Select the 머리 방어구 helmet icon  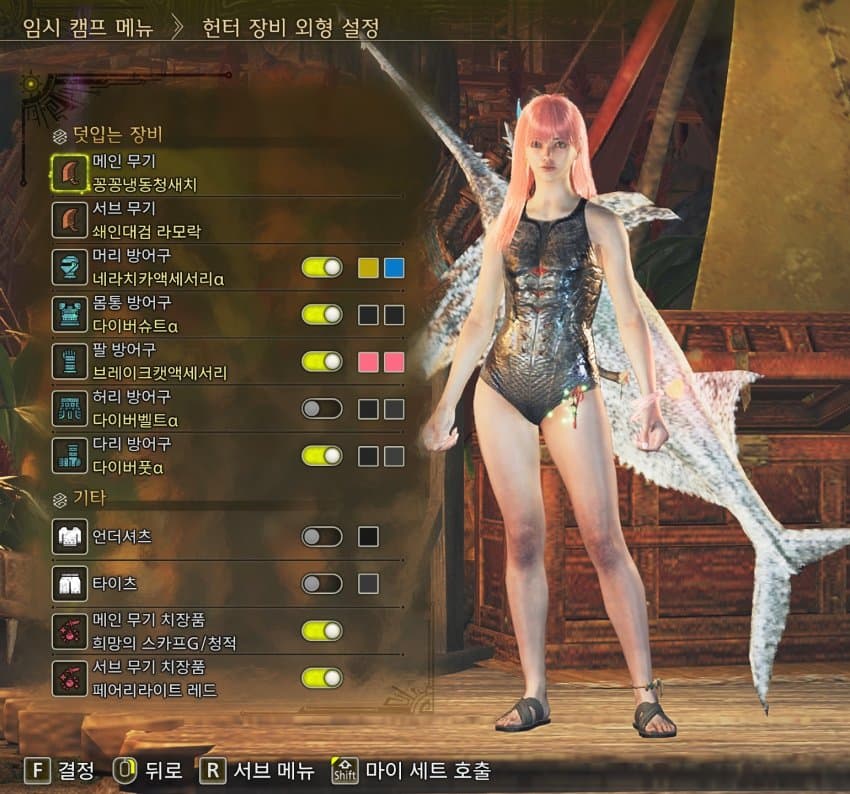point(69,267)
